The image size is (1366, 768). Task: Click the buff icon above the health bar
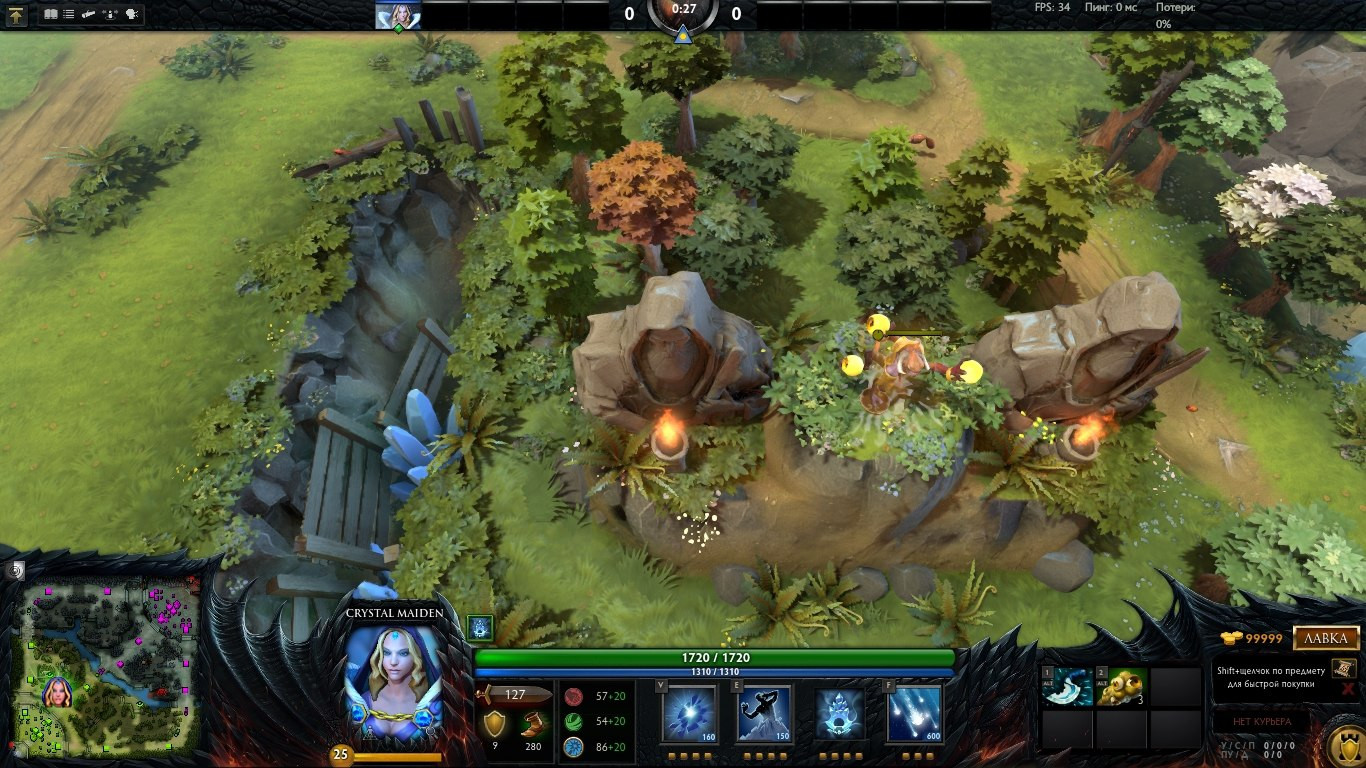point(480,628)
